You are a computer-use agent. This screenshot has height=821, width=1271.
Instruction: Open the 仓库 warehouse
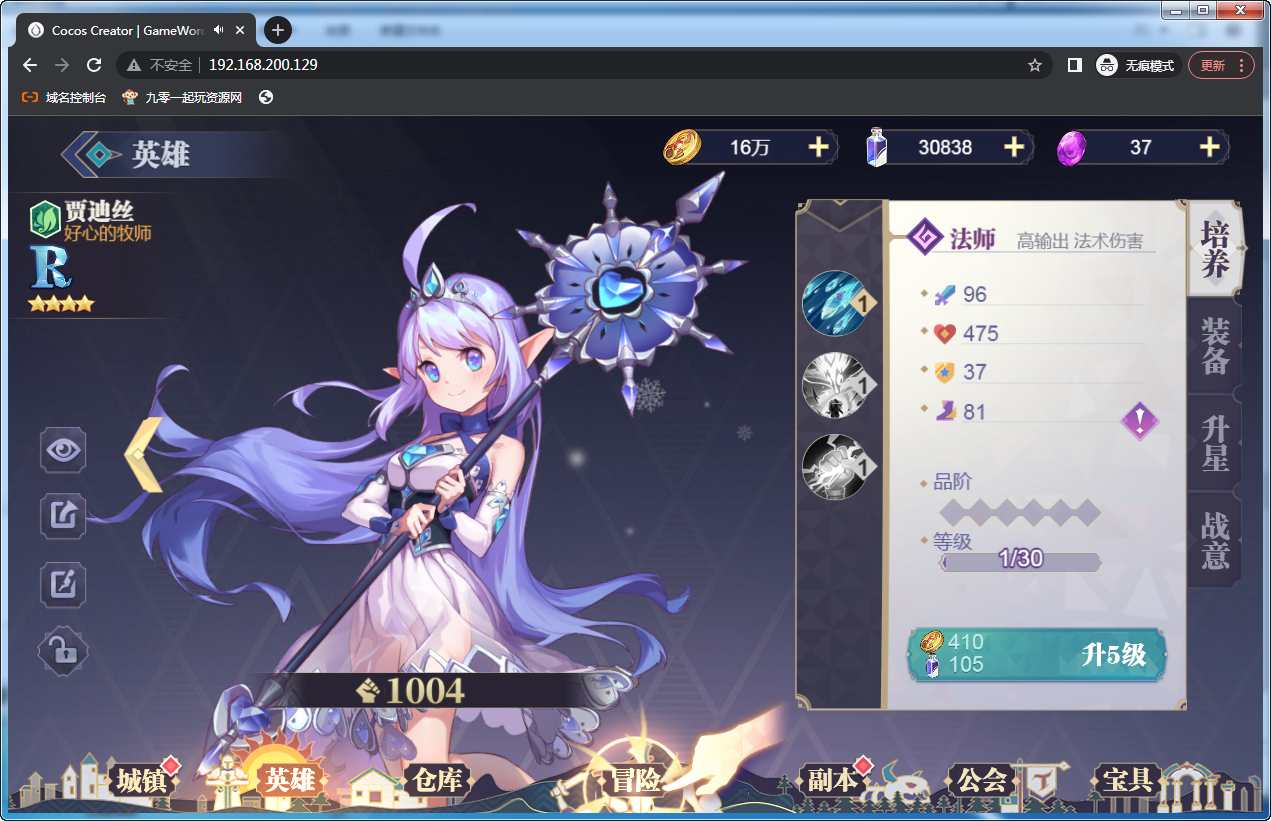pyautogui.click(x=436, y=780)
